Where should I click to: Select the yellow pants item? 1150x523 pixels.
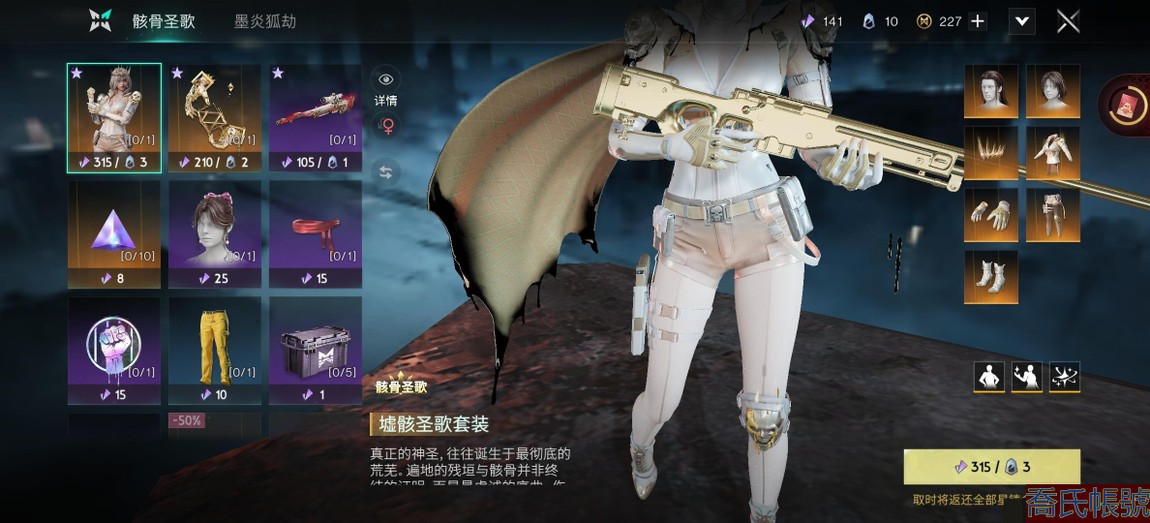coord(215,350)
